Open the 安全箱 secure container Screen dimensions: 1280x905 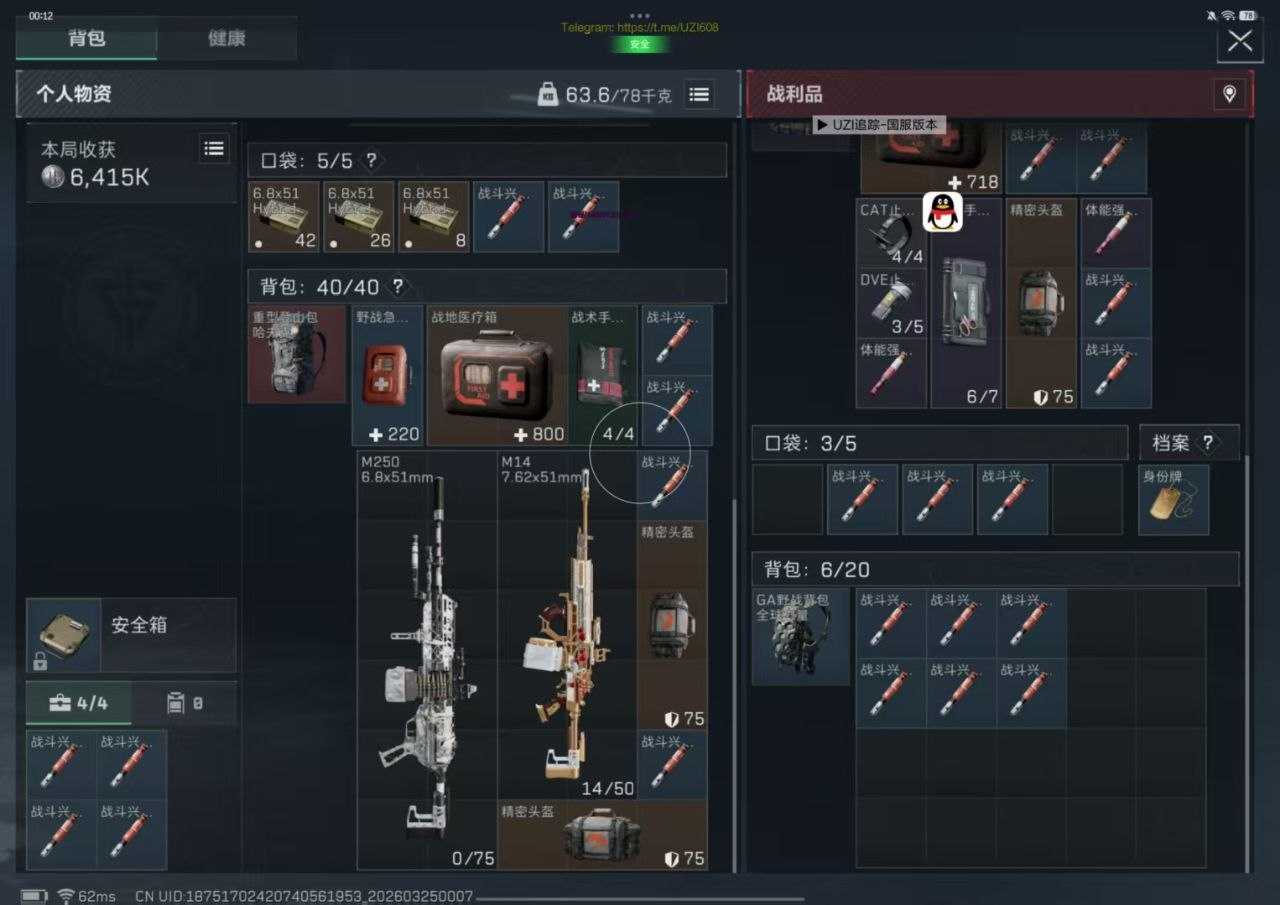[x=131, y=635]
